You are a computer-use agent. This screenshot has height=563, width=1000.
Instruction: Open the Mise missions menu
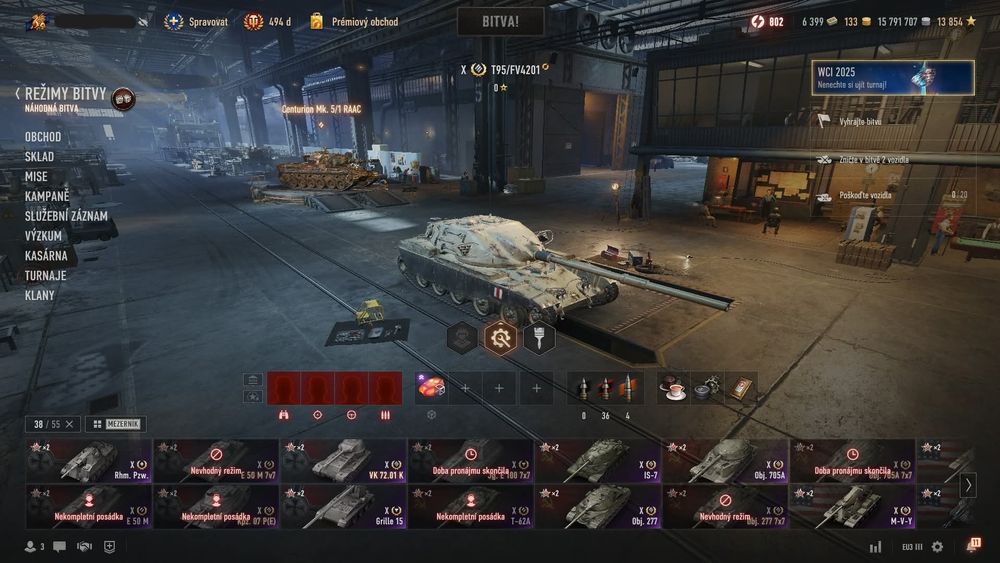click(36, 177)
